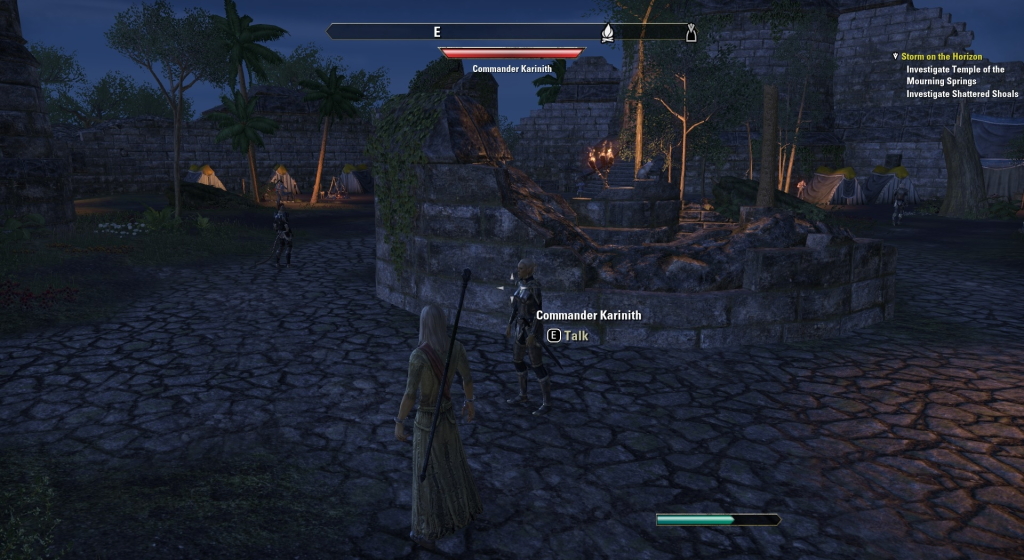Viewport: 1024px width, 560px height.
Task: Select the quest pin at the compass edge
Action: pos(690,34)
